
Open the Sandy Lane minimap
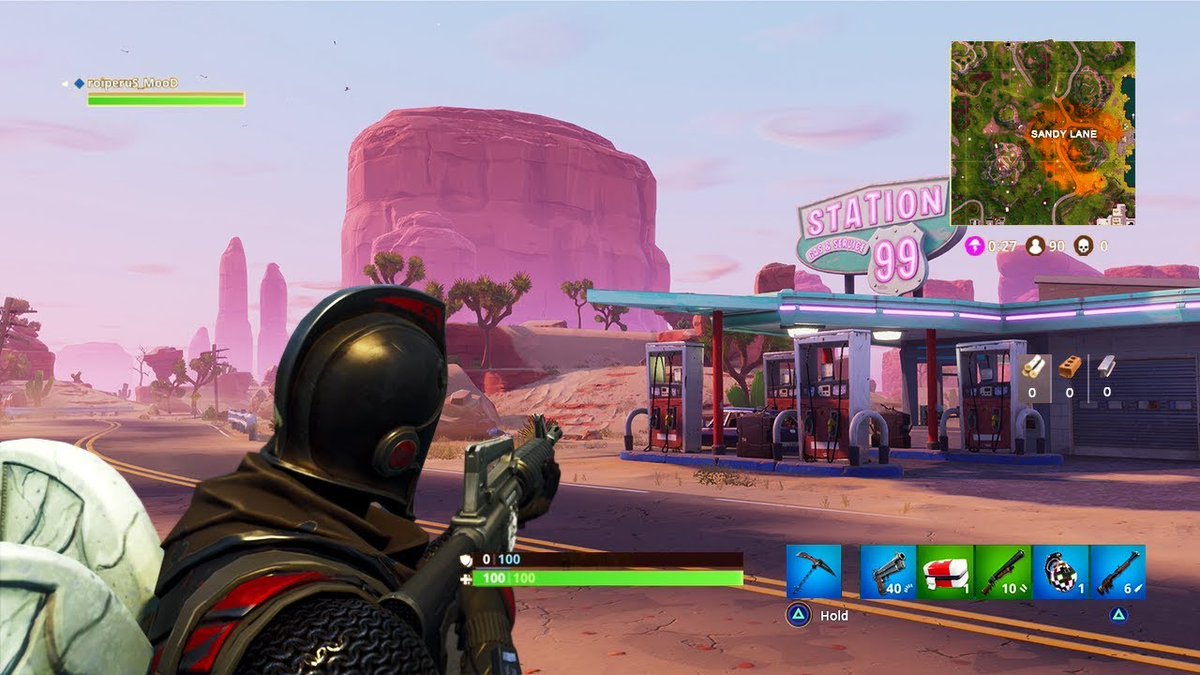pyautogui.click(x=1042, y=132)
